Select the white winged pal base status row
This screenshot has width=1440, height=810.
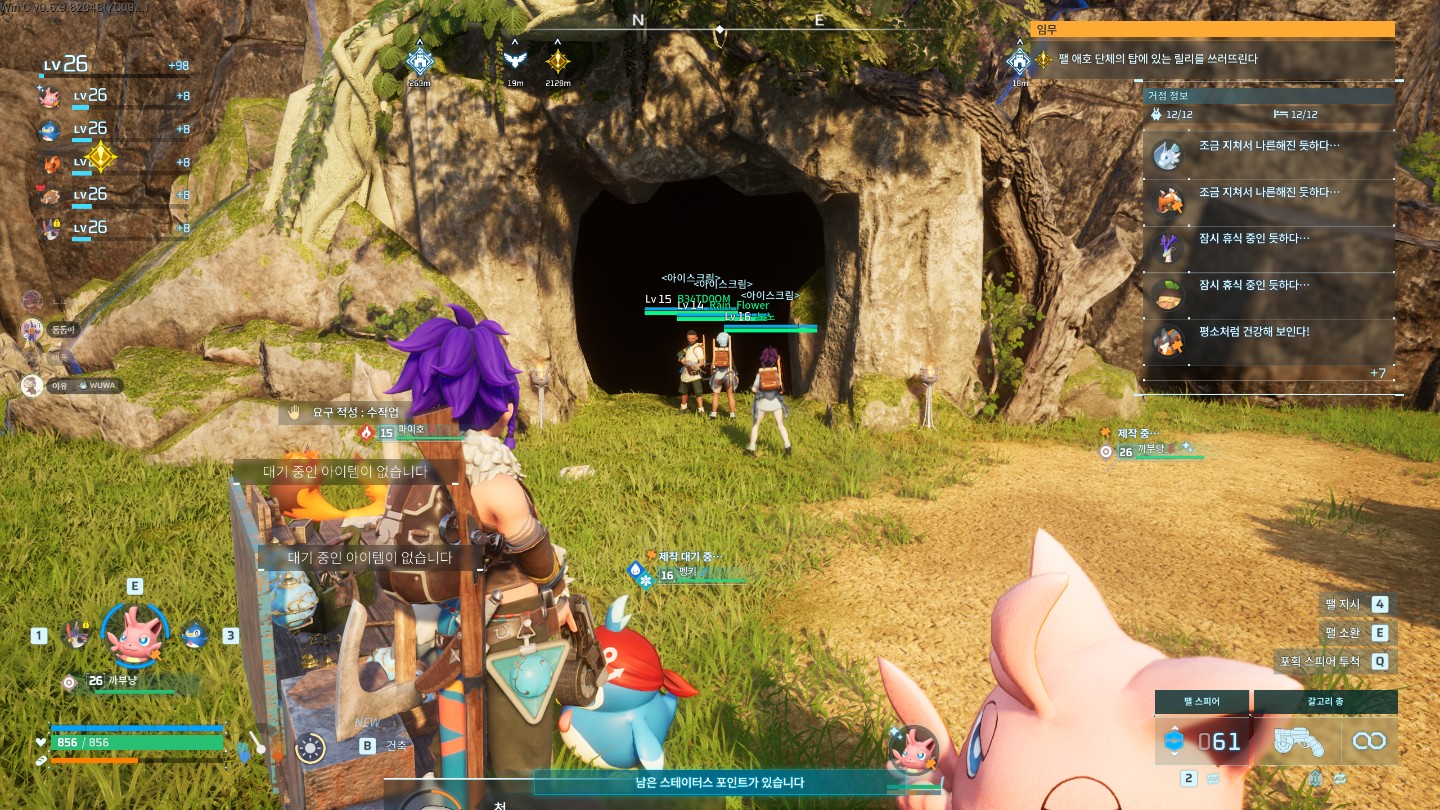tap(1268, 155)
